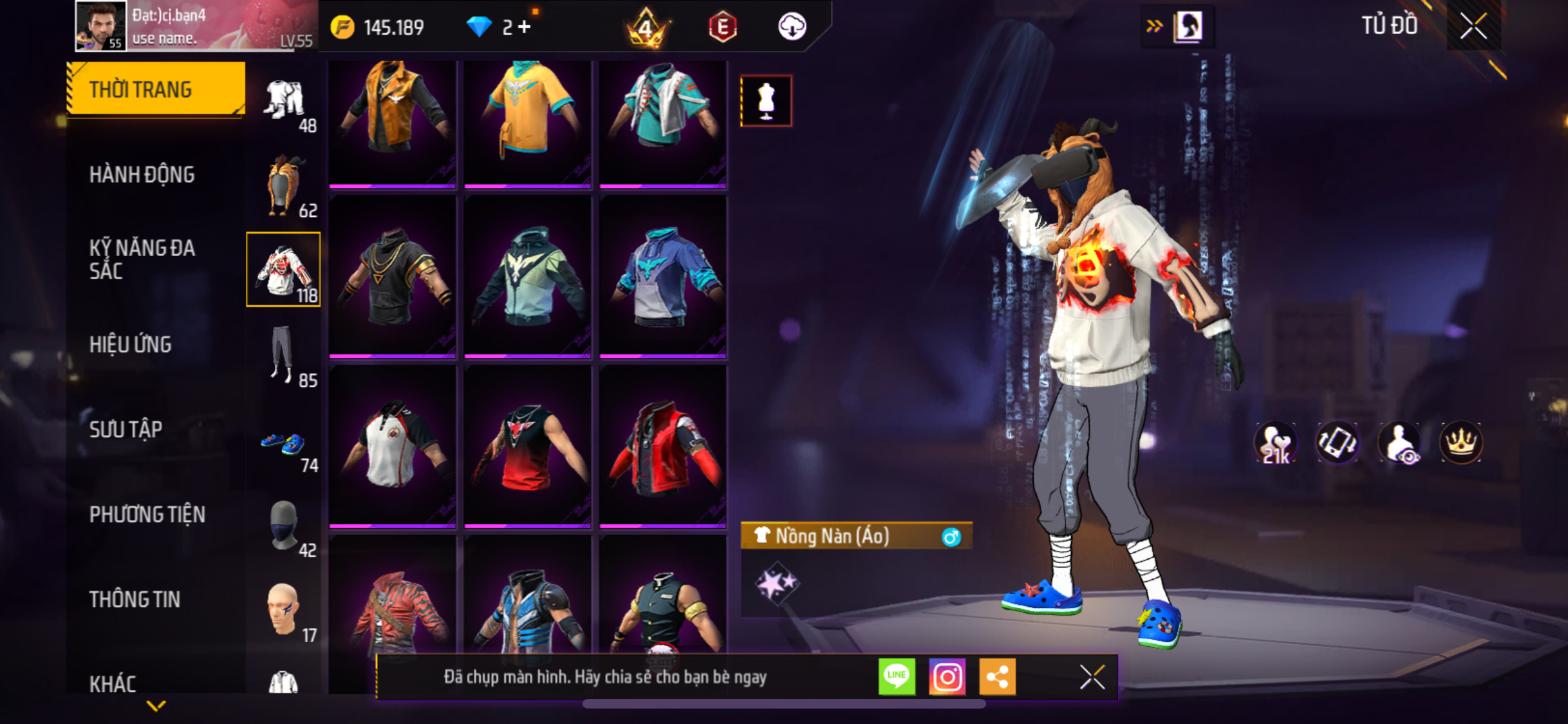
Task: Open the Hành Động section
Action: tap(142, 174)
